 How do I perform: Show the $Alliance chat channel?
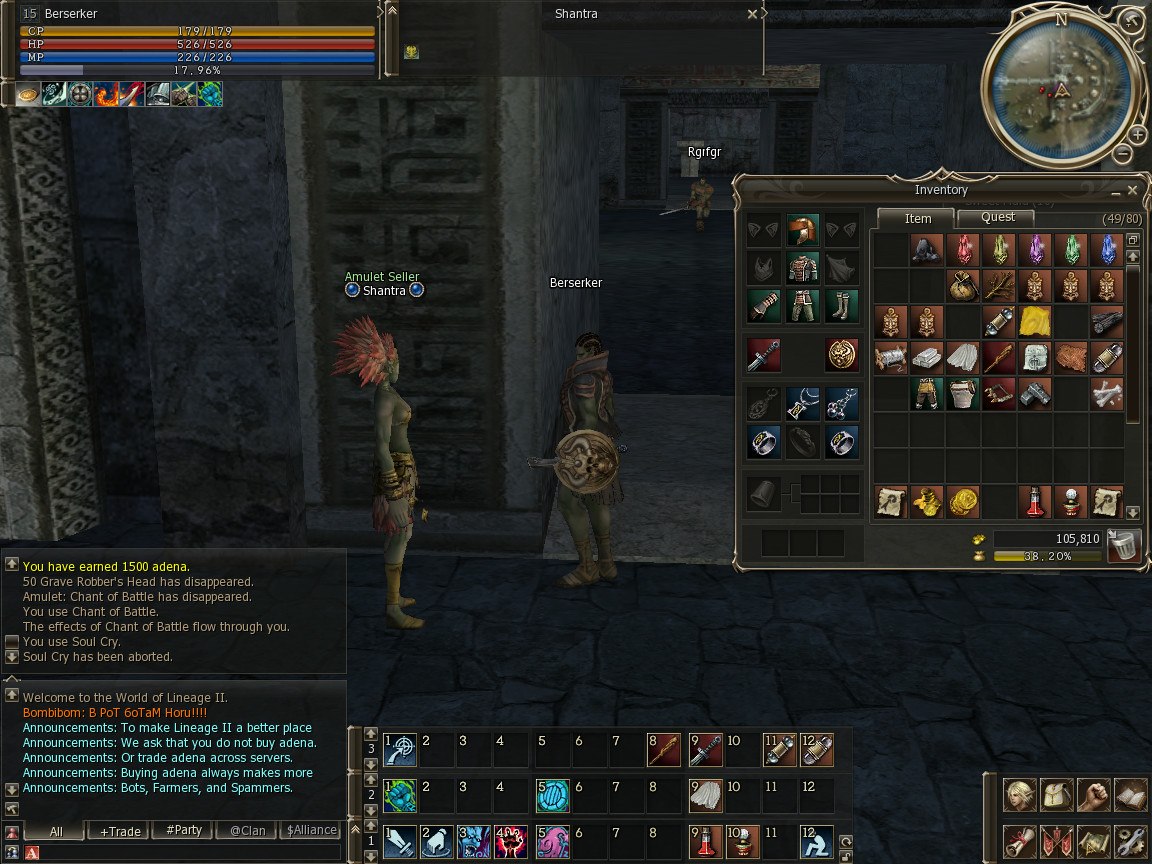pos(310,830)
